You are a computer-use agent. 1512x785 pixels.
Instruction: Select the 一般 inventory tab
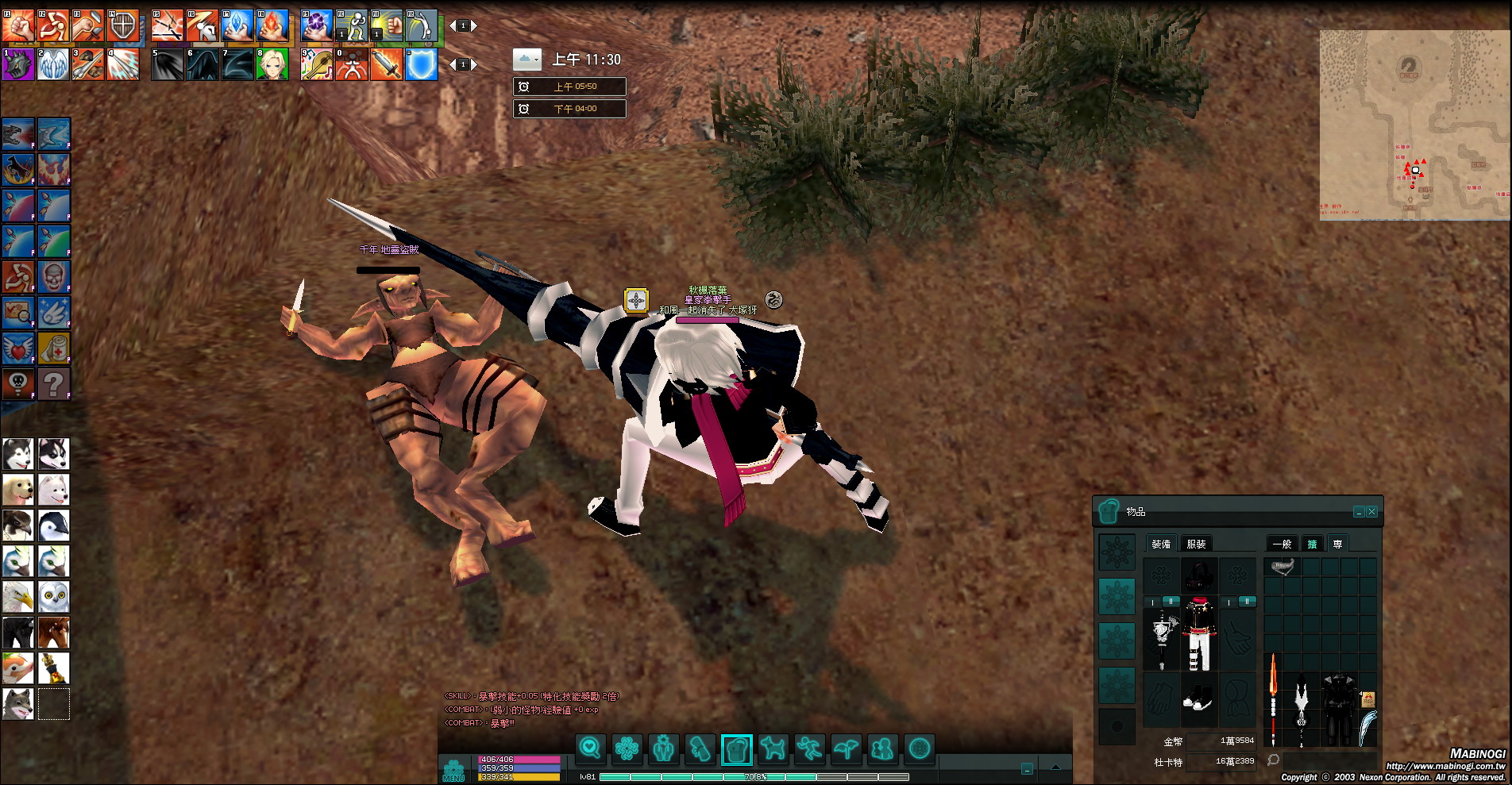coord(1282,544)
